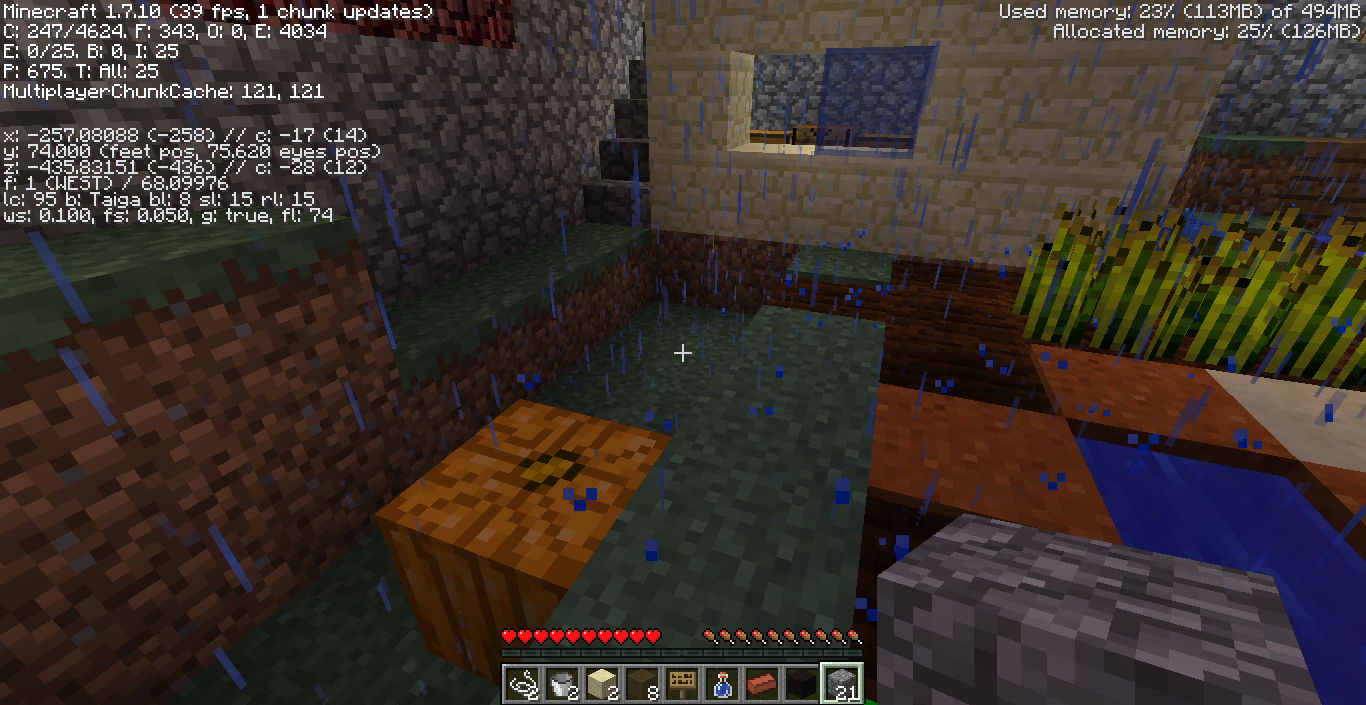Select the black block hotbar slot
This screenshot has width=1366, height=705.
[802, 683]
